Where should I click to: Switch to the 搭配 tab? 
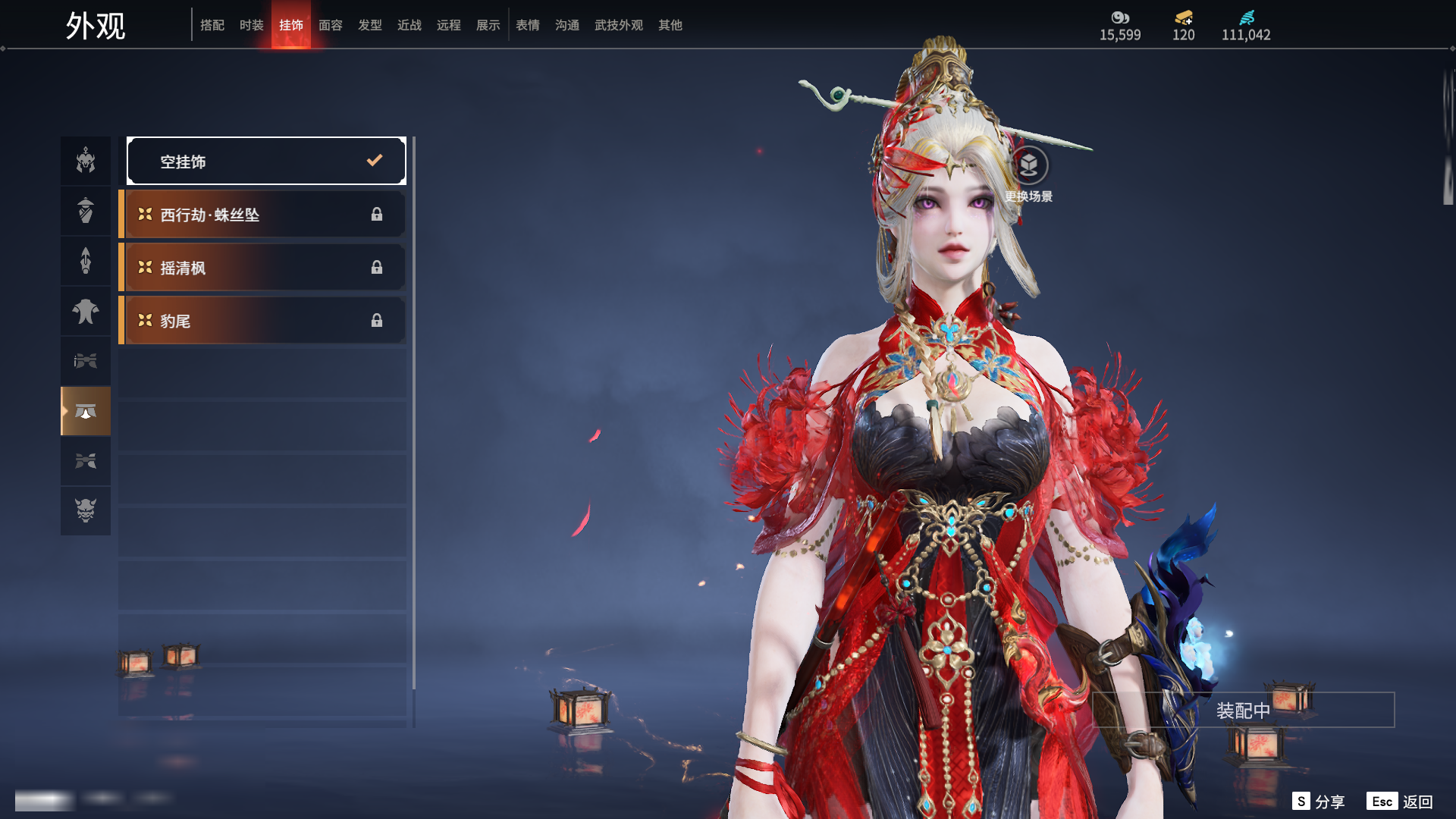click(x=212, y=25)
